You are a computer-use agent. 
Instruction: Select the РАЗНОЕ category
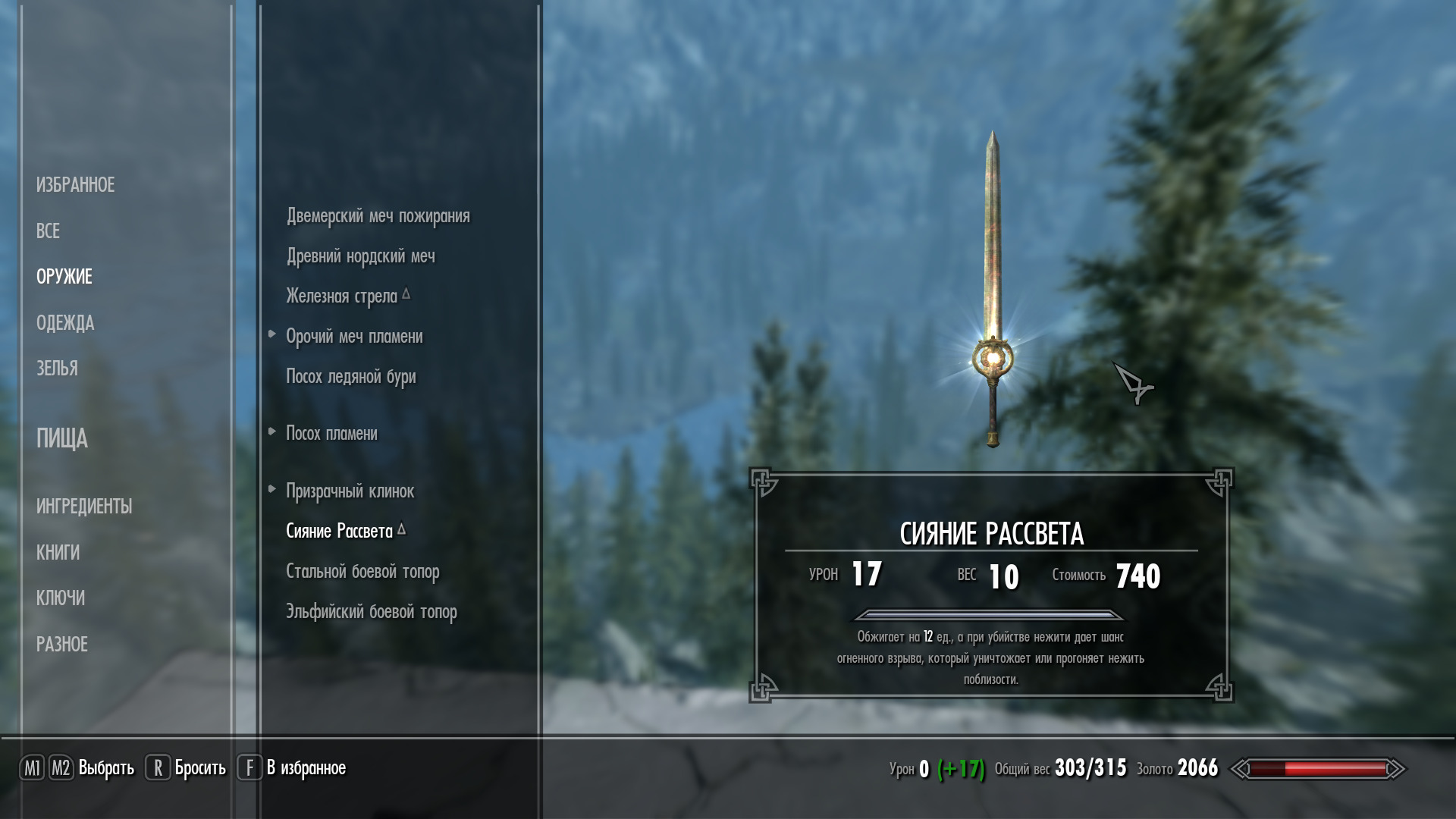pyautogui.click(x=62, y=645)
